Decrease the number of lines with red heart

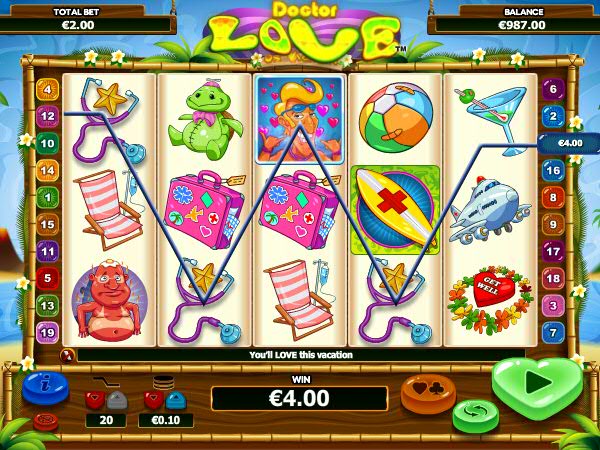pyautogui.click(x=97, y=400)
